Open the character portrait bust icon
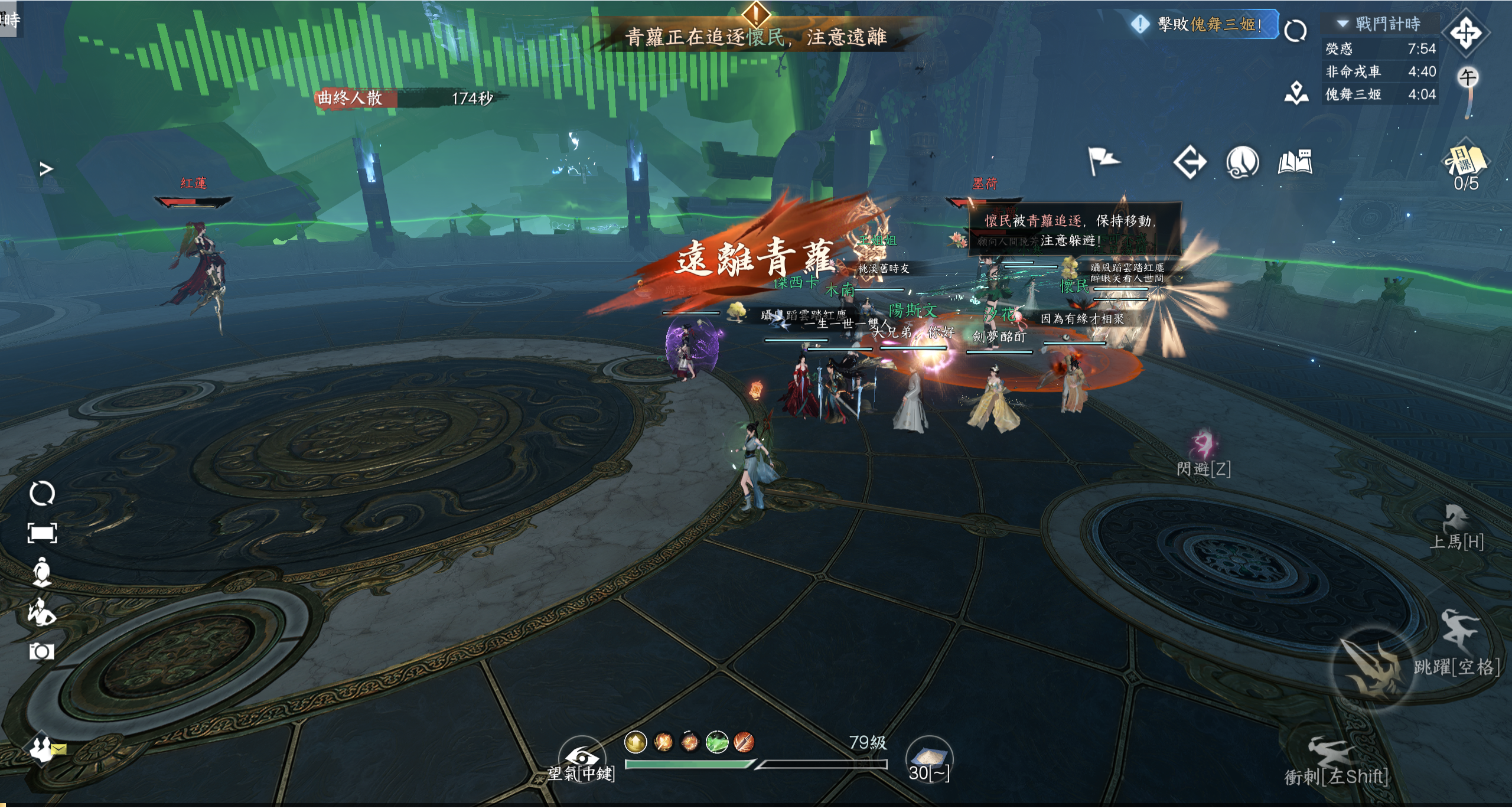1512x809 pixels. 42,572
